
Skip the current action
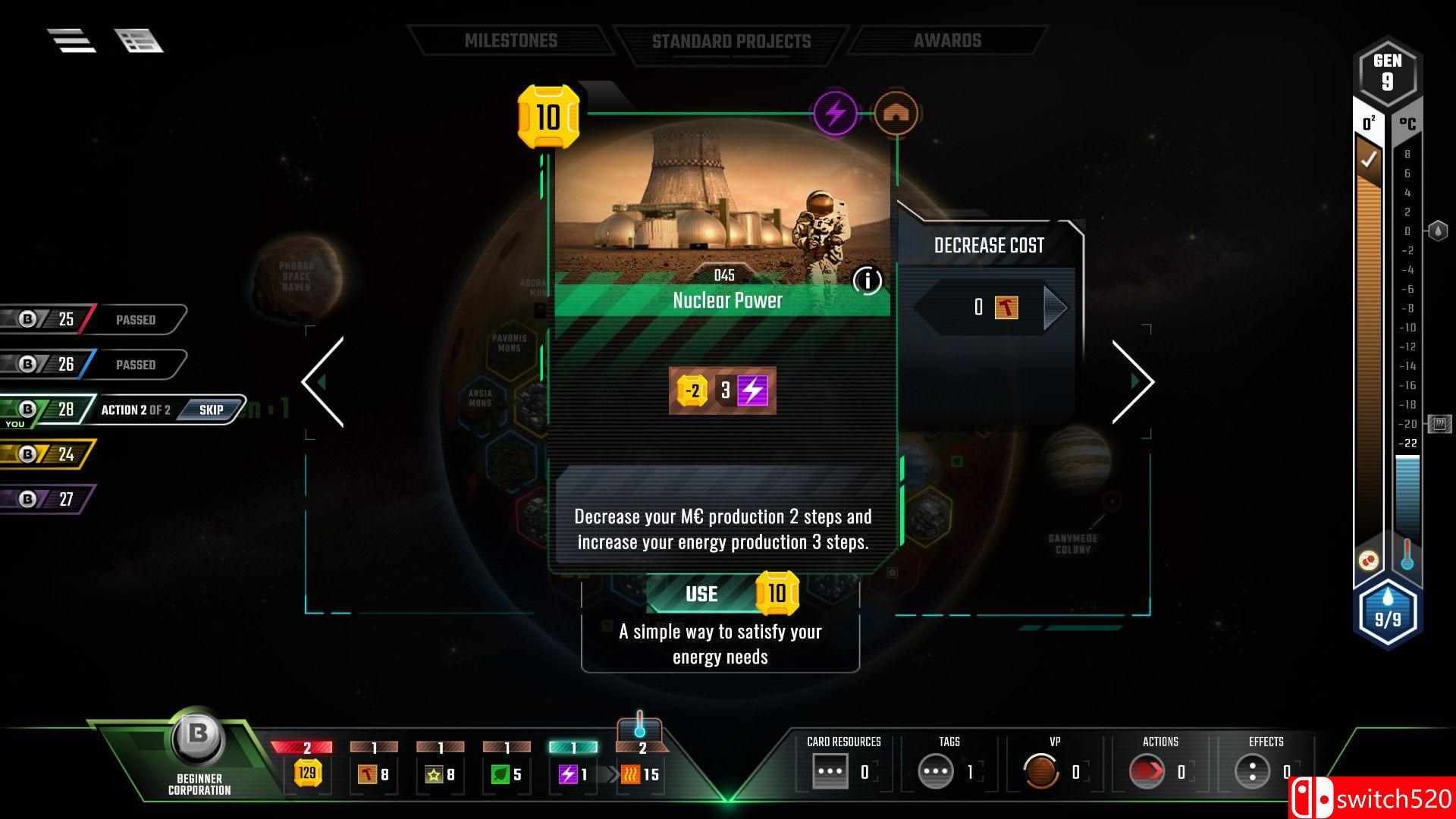pyautogui.click(x=211, y=409)
